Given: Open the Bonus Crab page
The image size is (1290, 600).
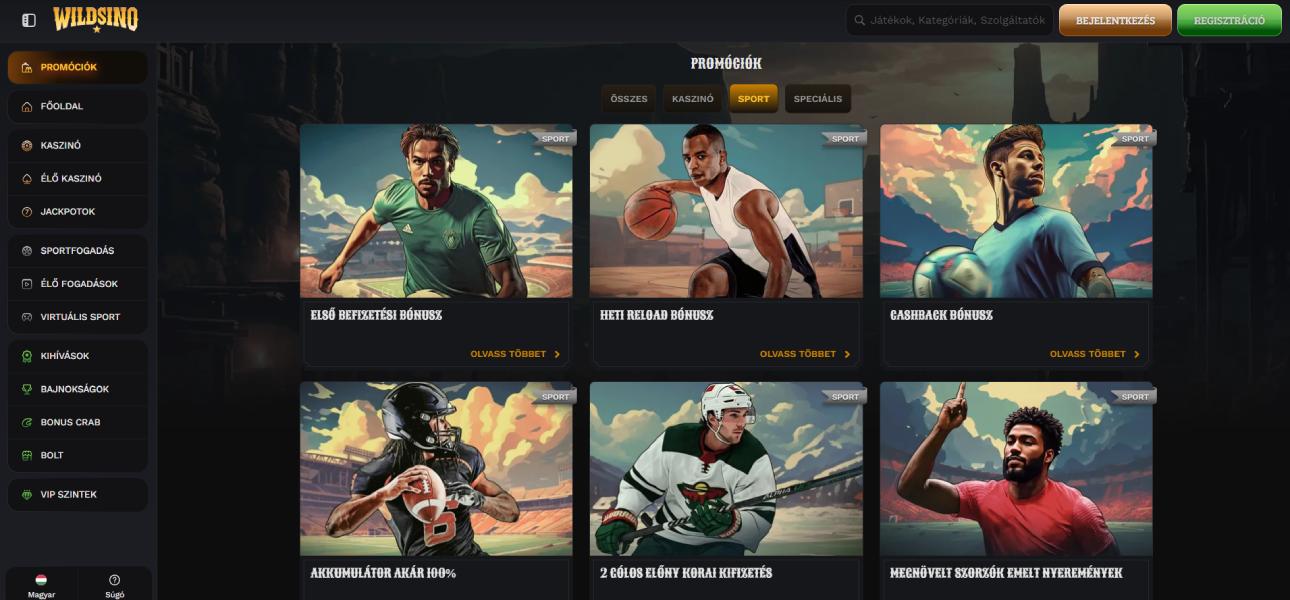Looking at the screenshot, I should pos(77,422).
